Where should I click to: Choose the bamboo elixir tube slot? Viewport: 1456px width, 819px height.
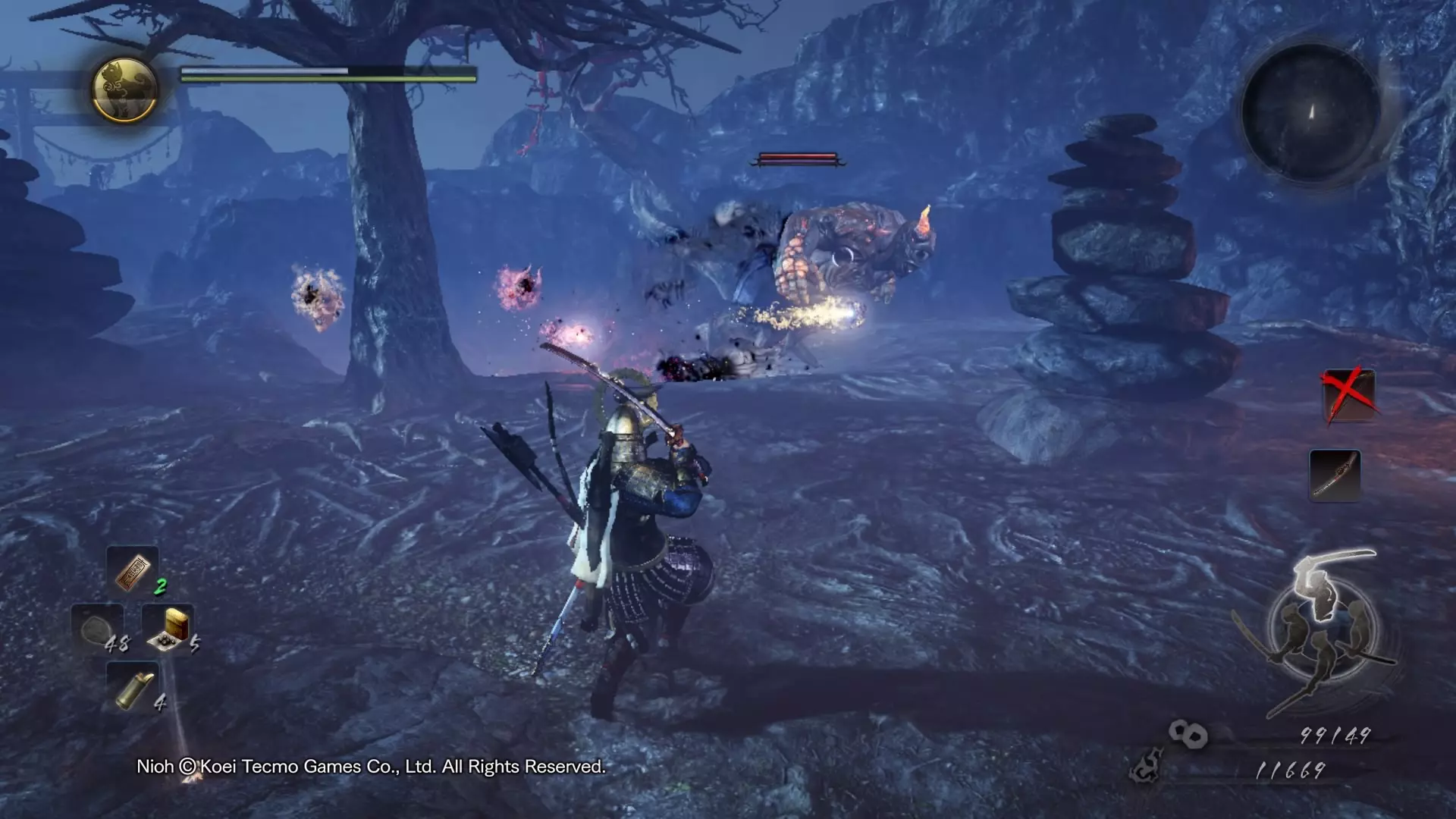click(133, 687)
